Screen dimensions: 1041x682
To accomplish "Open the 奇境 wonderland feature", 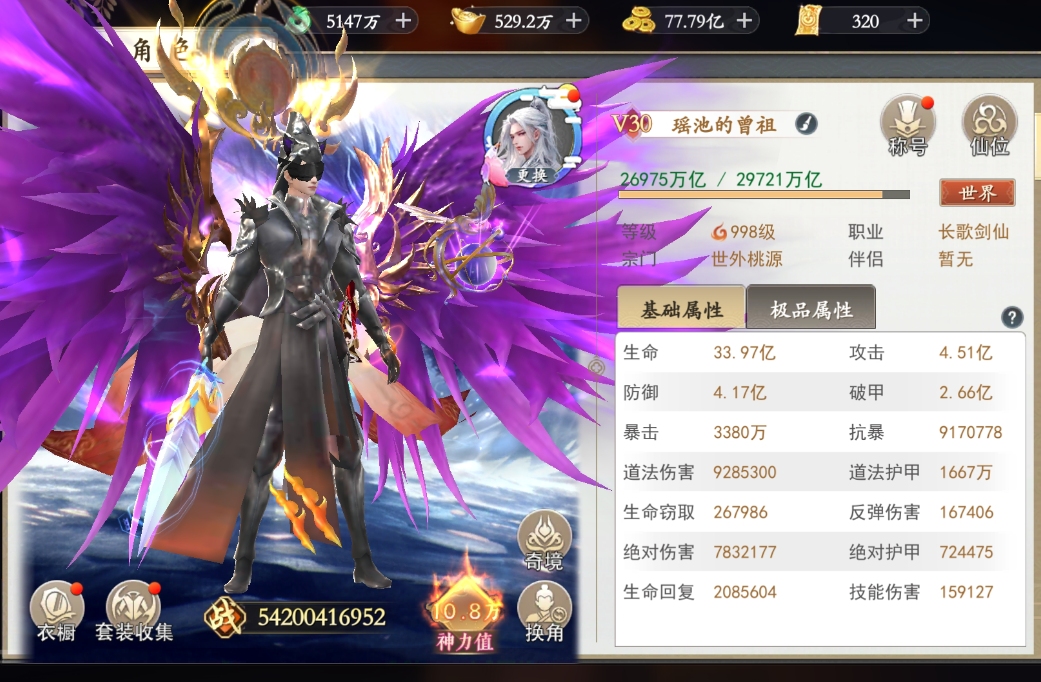I will [544, 542].
